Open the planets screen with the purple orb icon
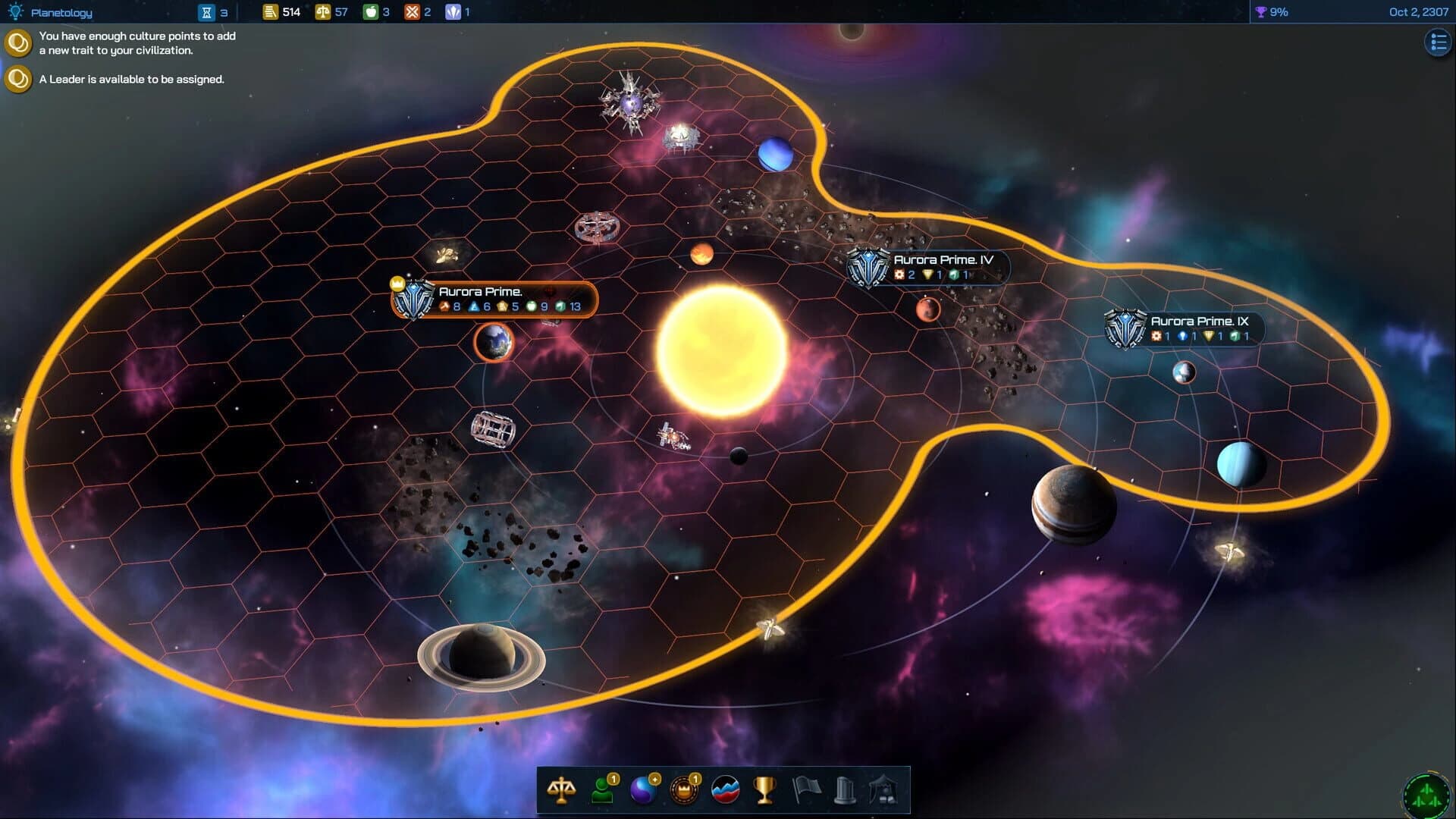This screenshot has height=819, width=1456. pyautogui.click(x=642, y=789)
